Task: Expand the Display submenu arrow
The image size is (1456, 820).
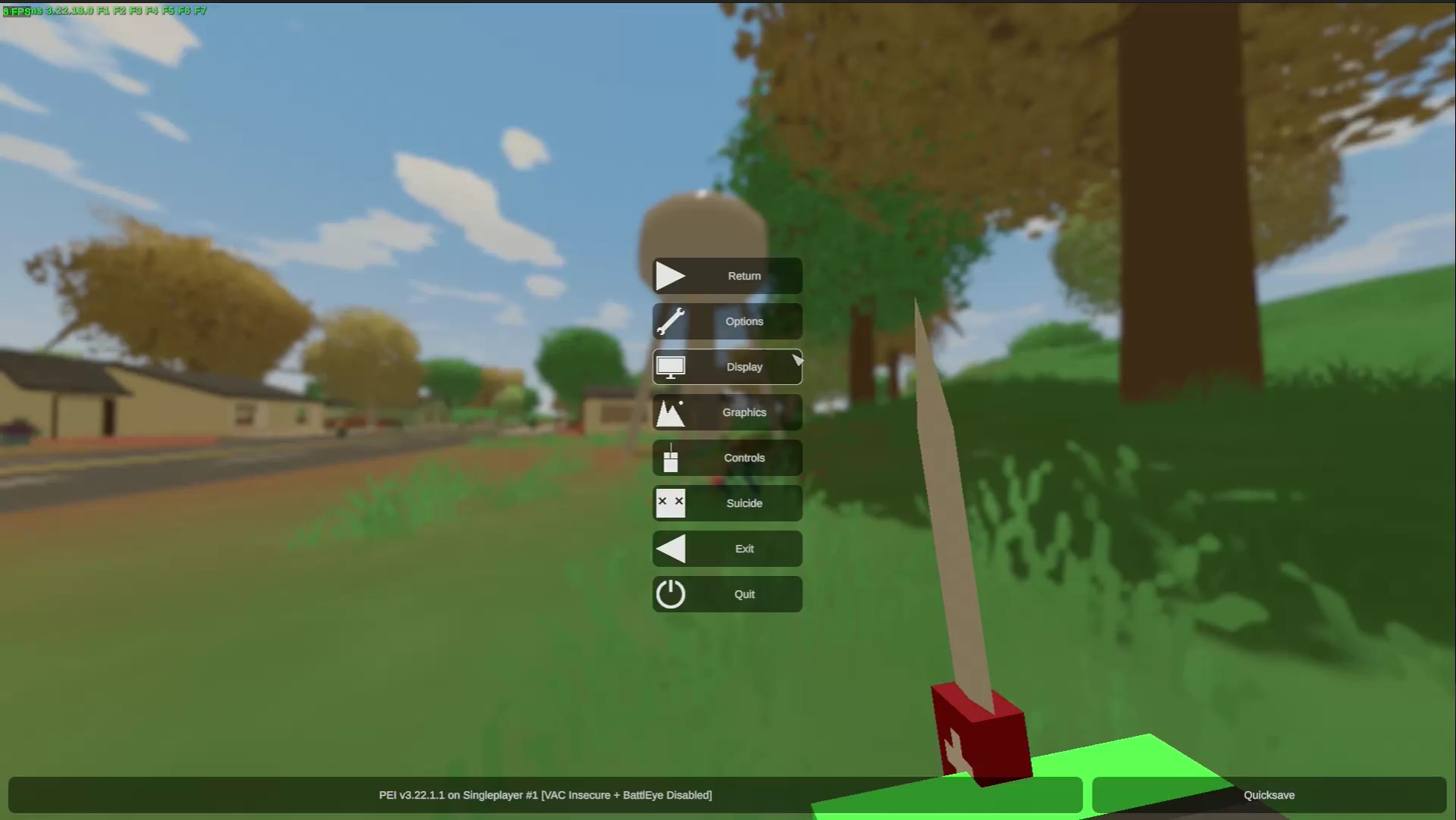Action: pyautogui.click(x=797, y=358)
